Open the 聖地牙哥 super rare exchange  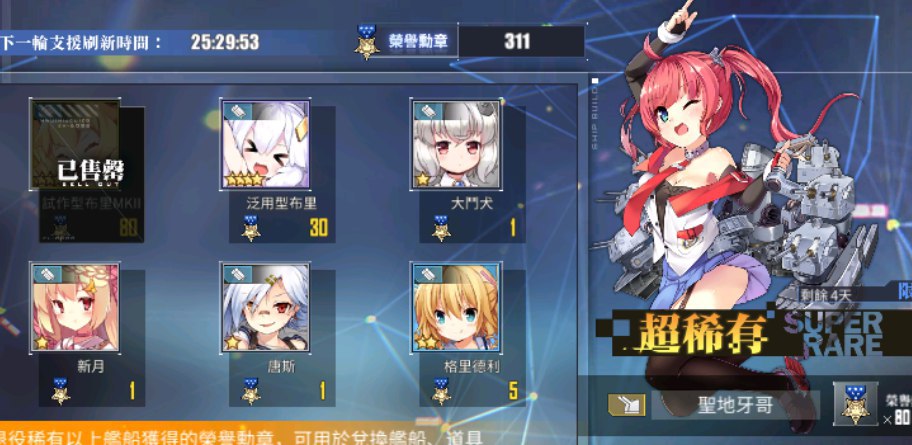coord(735,405)
